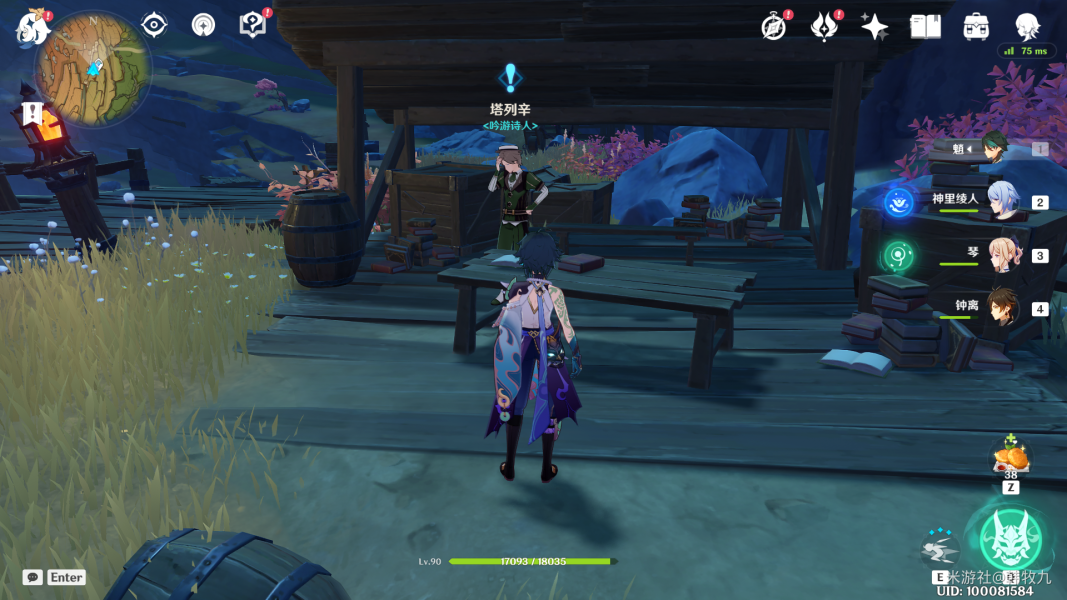Open the events compass icon
The height and width of the screenshot is (600, 1067).
click(x=773, y=27)
